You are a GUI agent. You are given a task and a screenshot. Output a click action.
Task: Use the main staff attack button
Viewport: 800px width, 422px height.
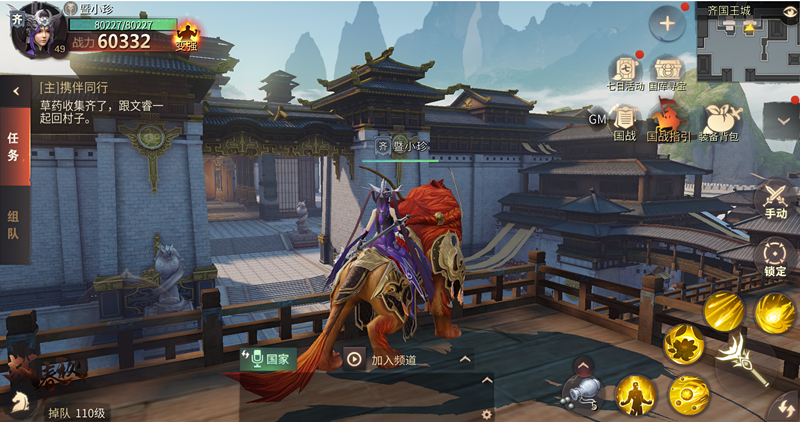[x=740, y=360]
